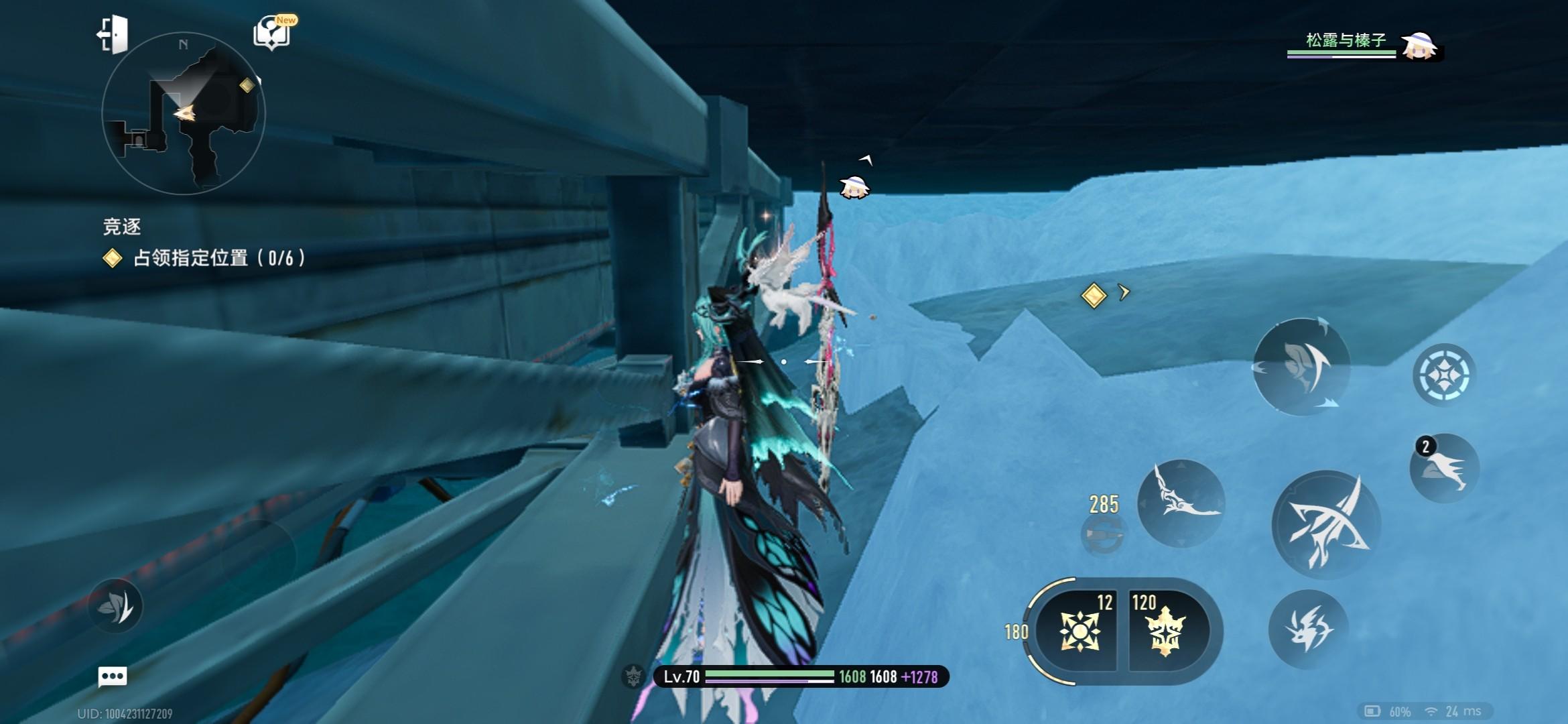
Task: Open the circular minimap
Action: pyautogui.click(x=183, y=114)
